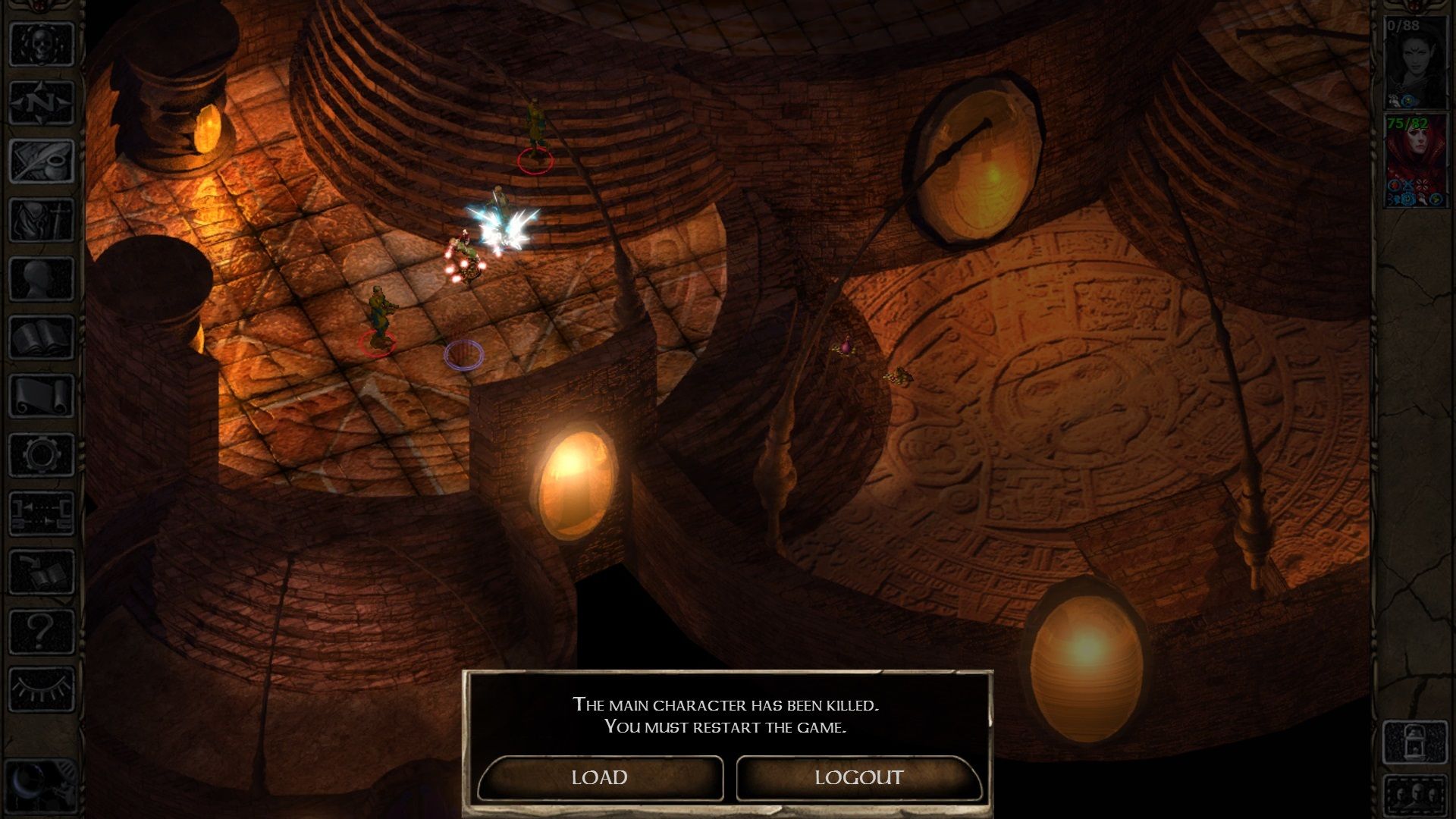Open the mage spellbook icon
Image resolution: width=1456 pixels, height=819 pixels.
(x=42, y=337)
